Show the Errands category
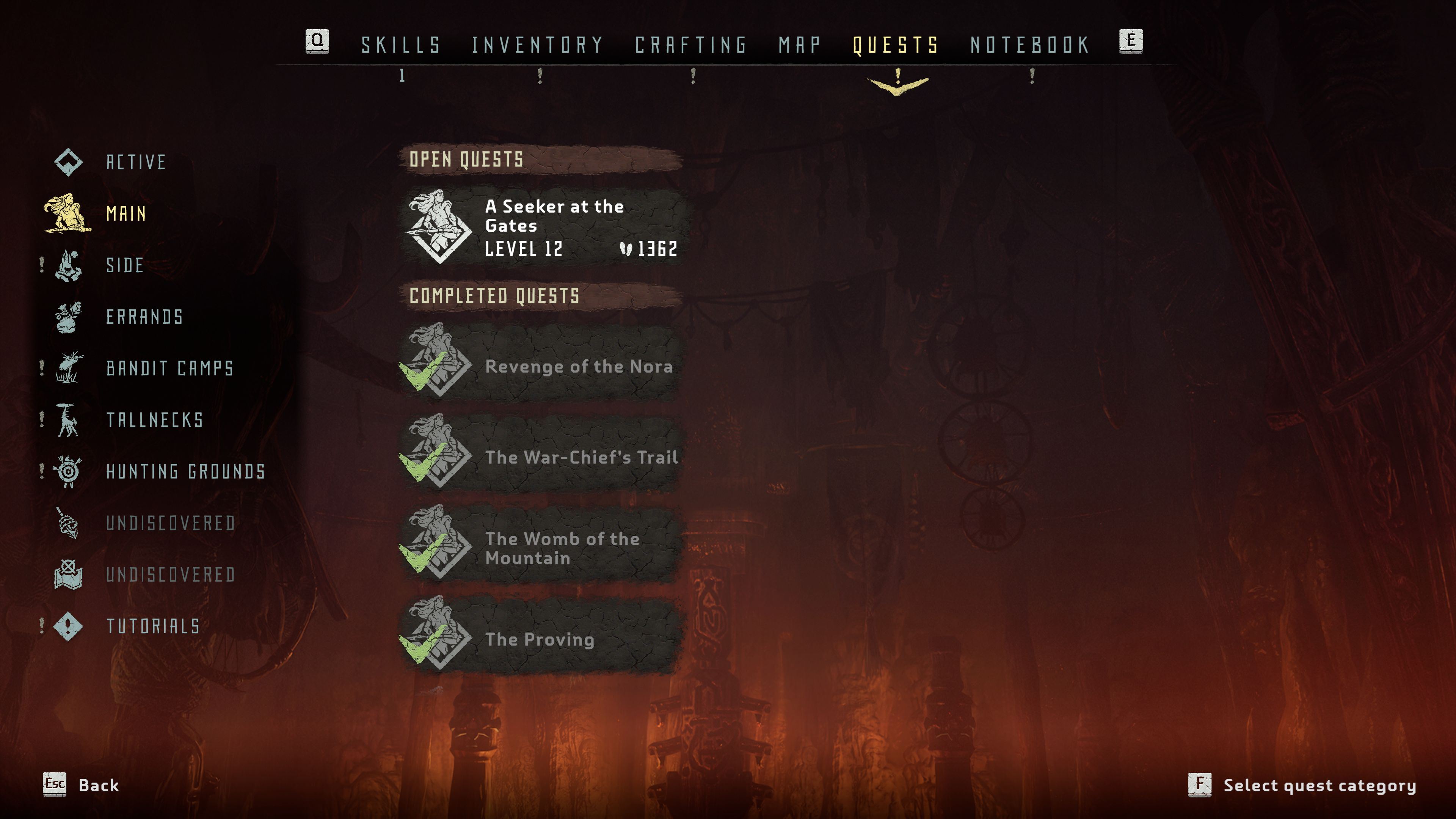This screenshot has height=819, width=1456. point(145,317)
